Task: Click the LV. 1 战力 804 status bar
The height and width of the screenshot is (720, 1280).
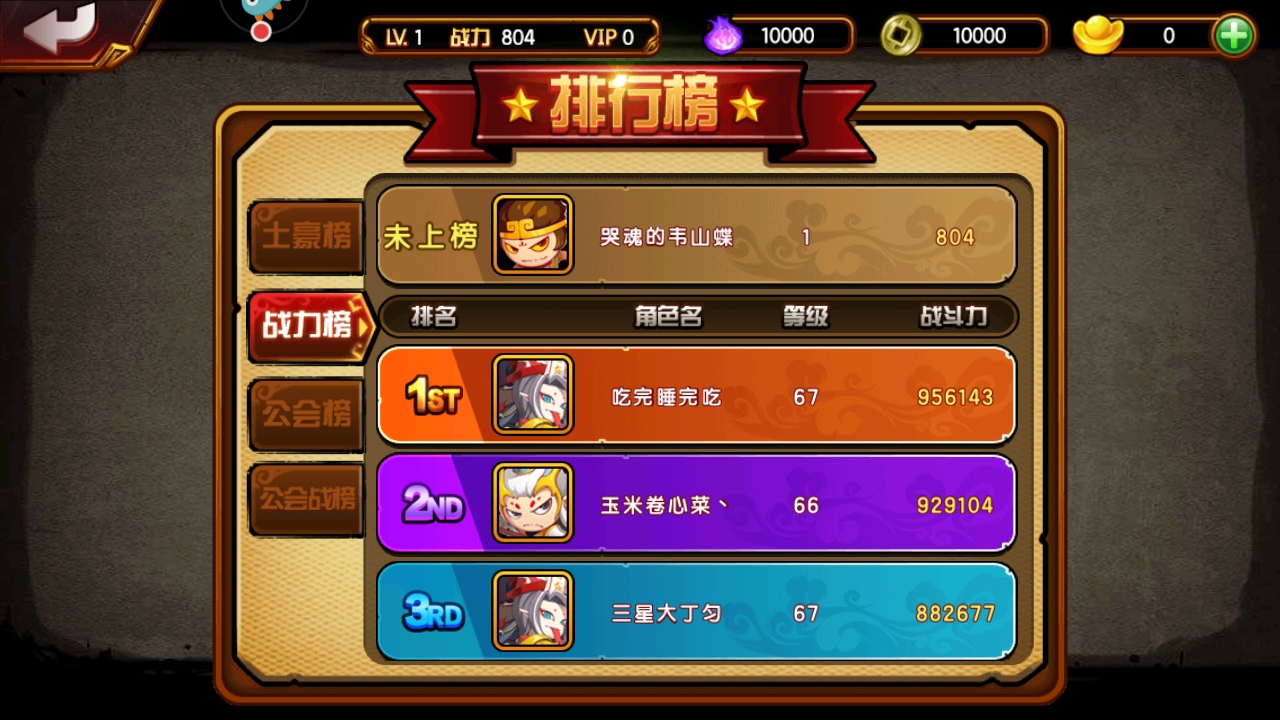Action: pos(511,35)
